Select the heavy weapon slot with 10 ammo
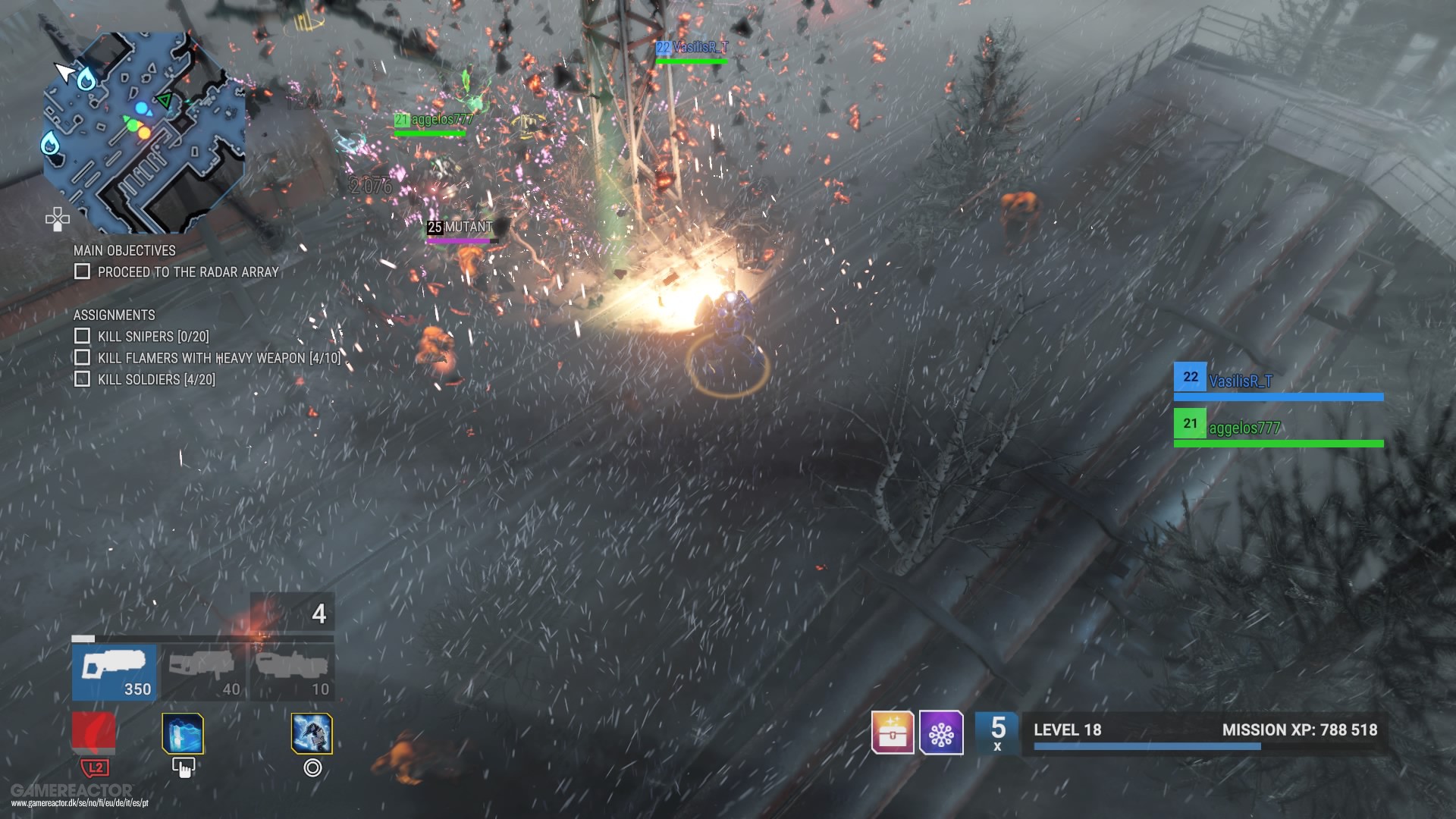Viewport: 1456px width, 819px height. [292, 671]
